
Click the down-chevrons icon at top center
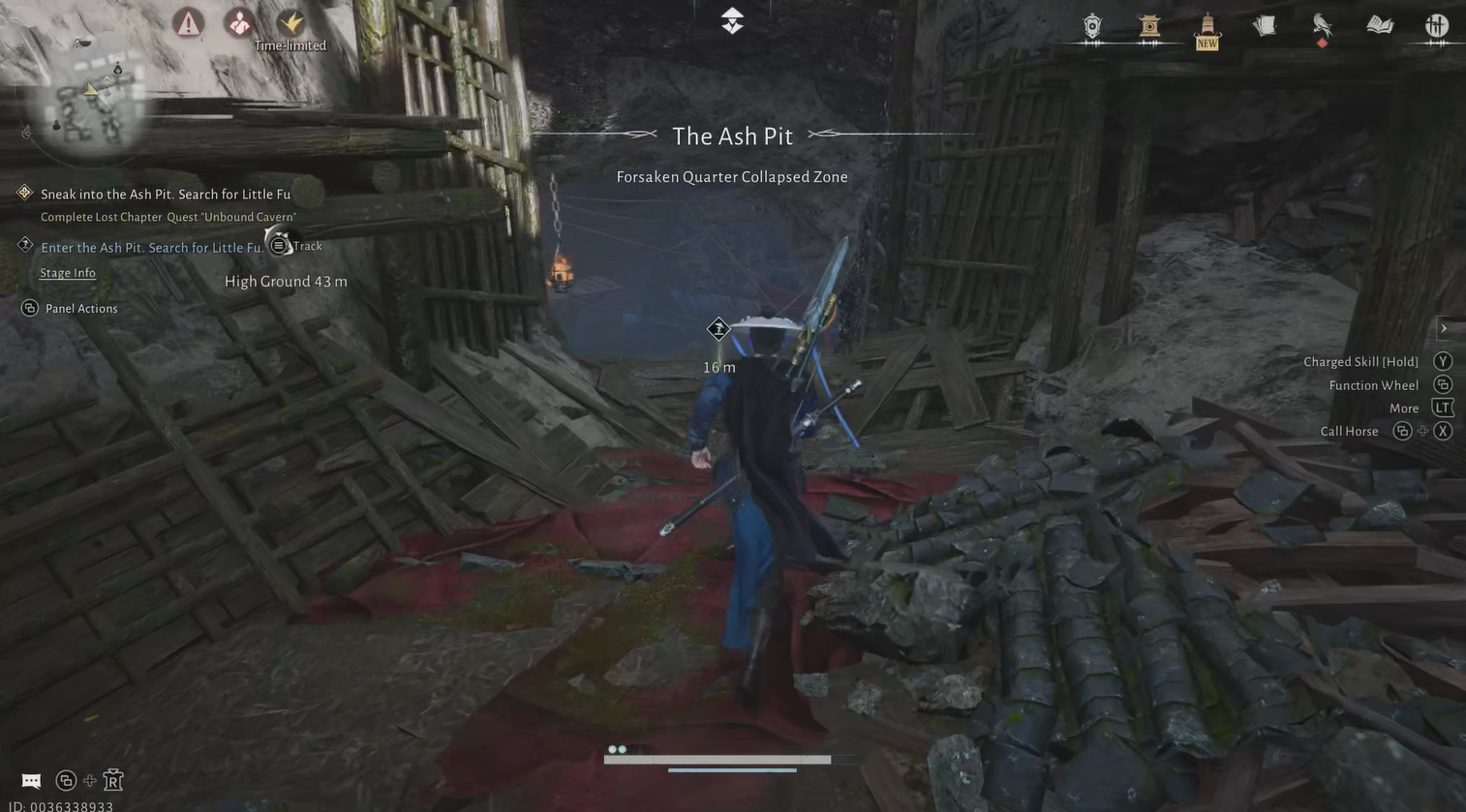click(x=732, y=20)
